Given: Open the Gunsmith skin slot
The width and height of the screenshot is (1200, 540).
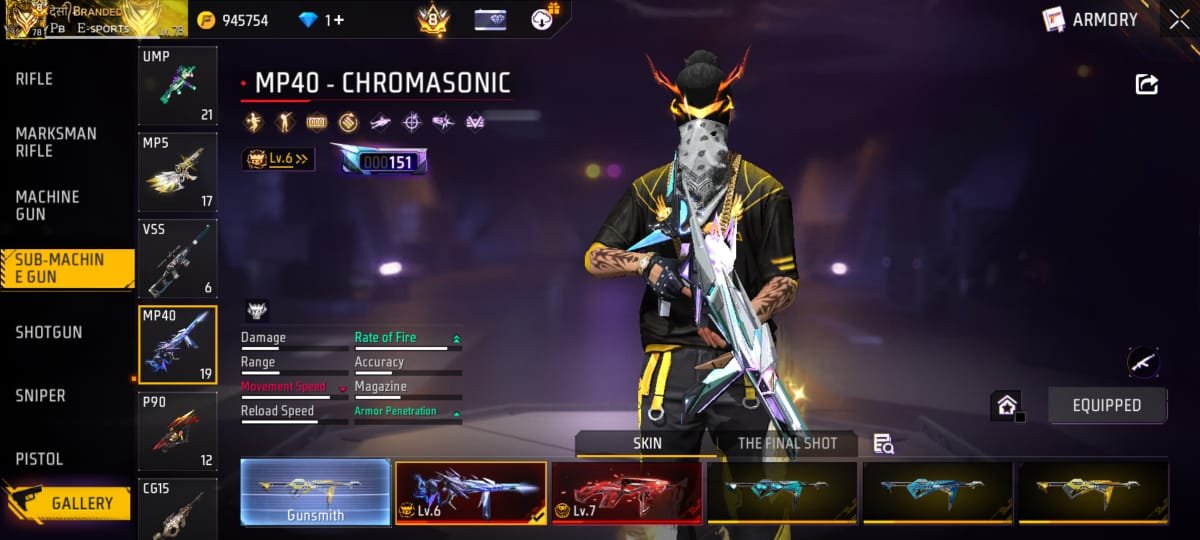Looking at the screenshot, I should click(x=315, y=493).
